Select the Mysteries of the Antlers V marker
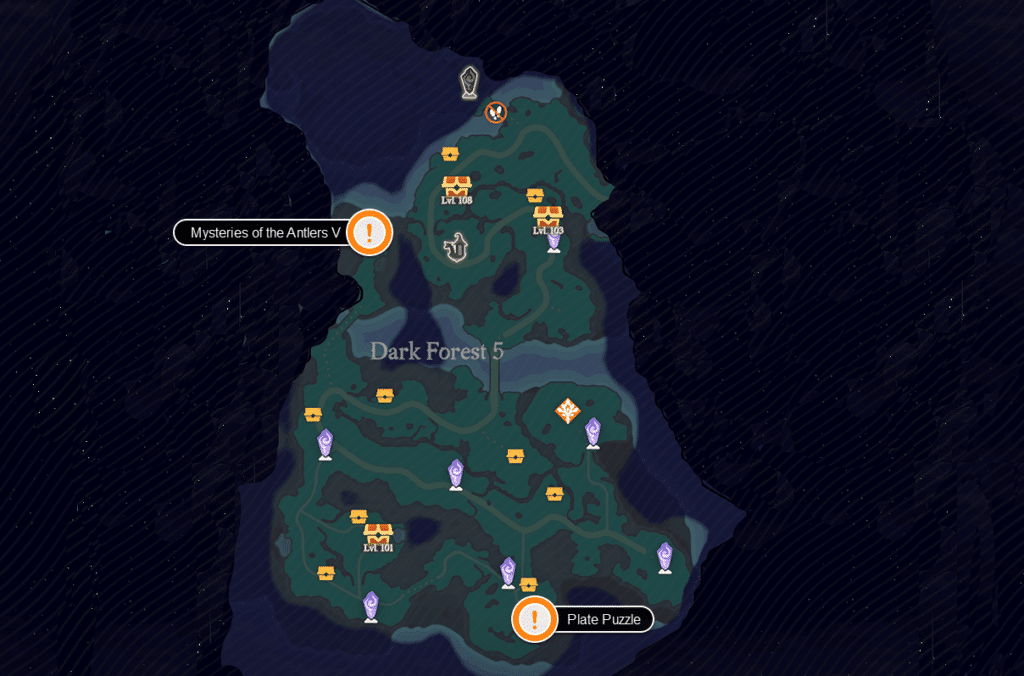This screenshot has height=676, width=1024. tap(370, 233)
